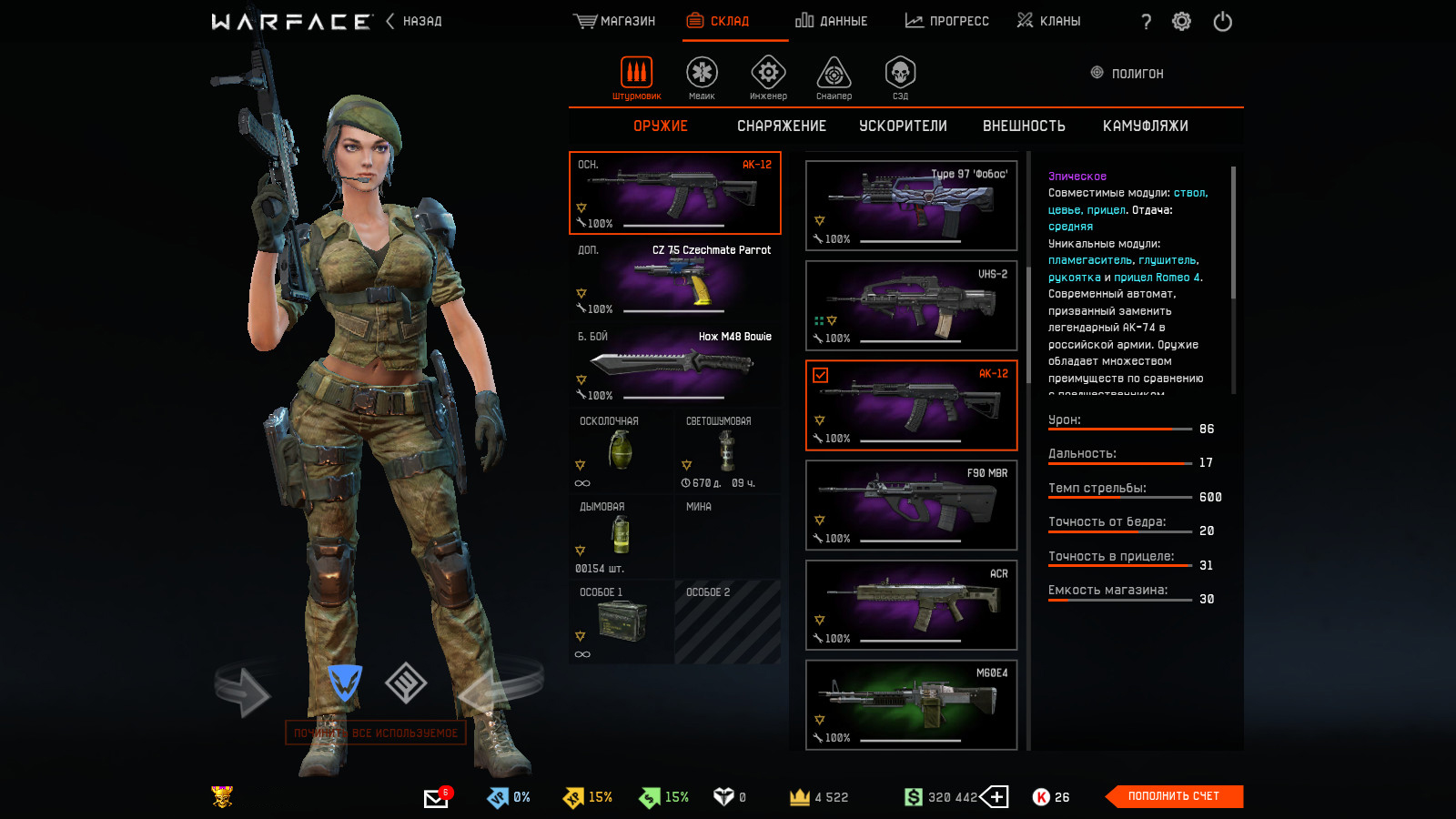Select the Нож M48 Bowie melee slot

pos(675,365)
